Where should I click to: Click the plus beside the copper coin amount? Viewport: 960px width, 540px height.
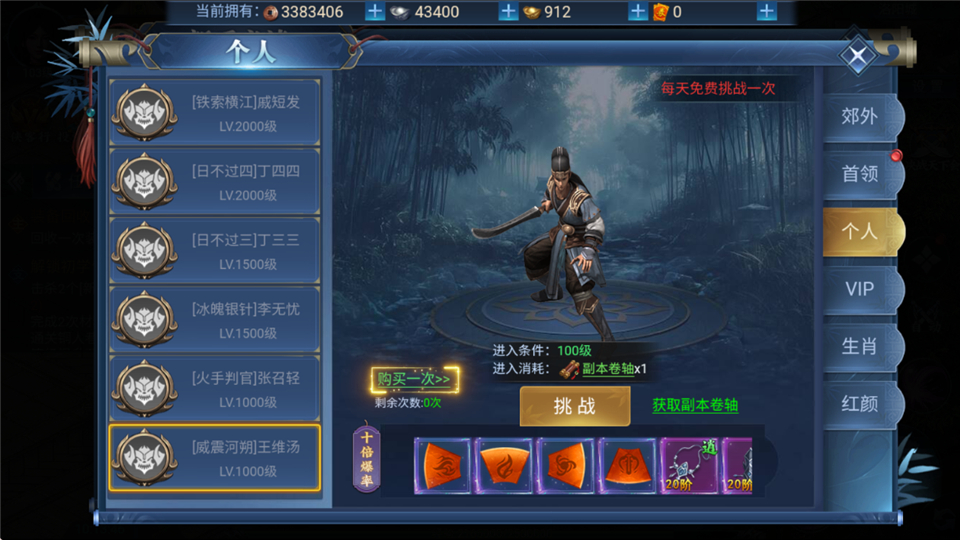pyautogui.click(x=374, y=12)
